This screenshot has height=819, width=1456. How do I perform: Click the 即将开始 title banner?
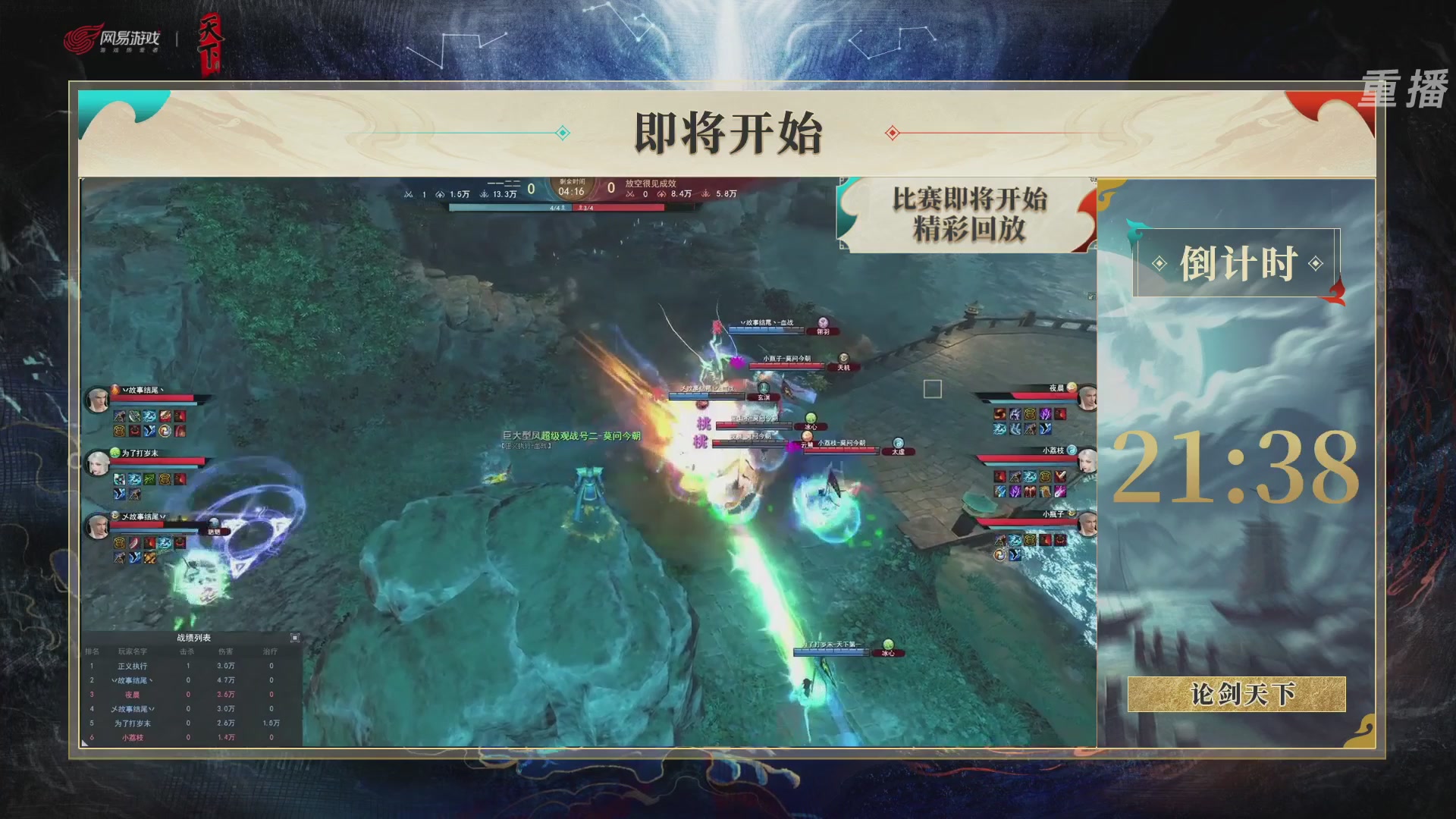(x=726, y=132)
